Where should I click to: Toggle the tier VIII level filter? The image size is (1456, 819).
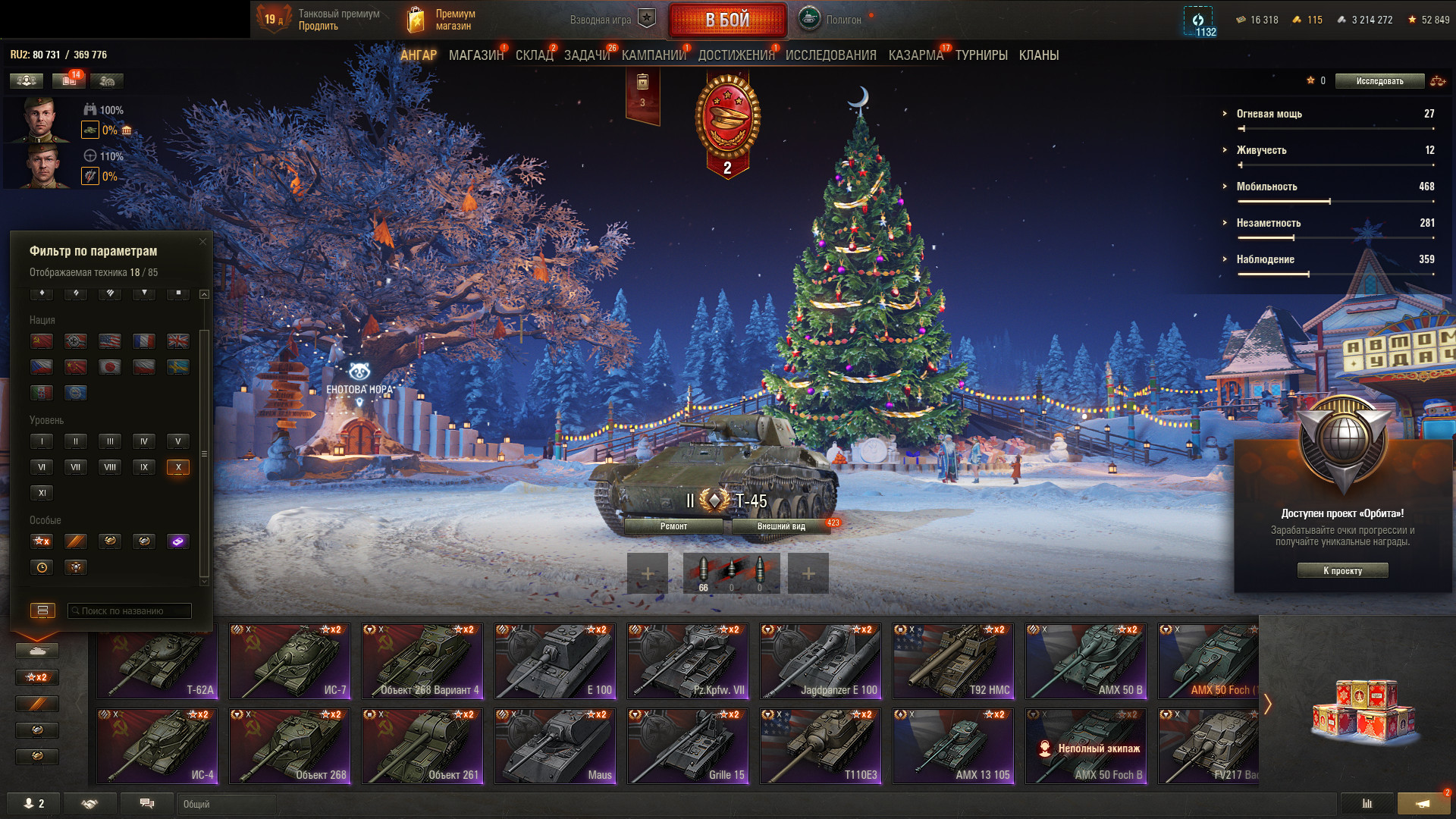[110, 467]
